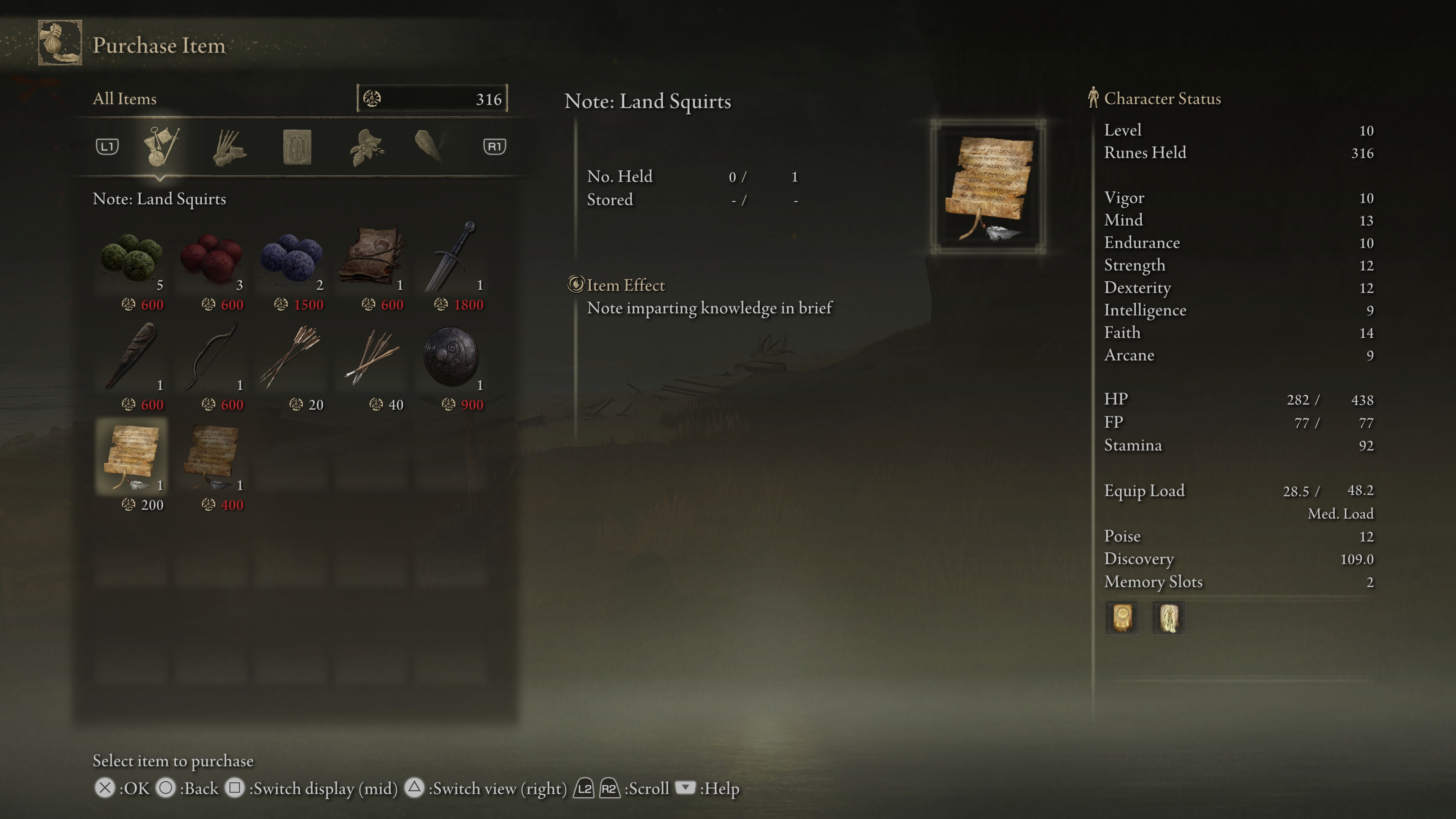Switch to the stone tablet armor tab
This screenshot has height=819, width=1456.
(297, 147)
